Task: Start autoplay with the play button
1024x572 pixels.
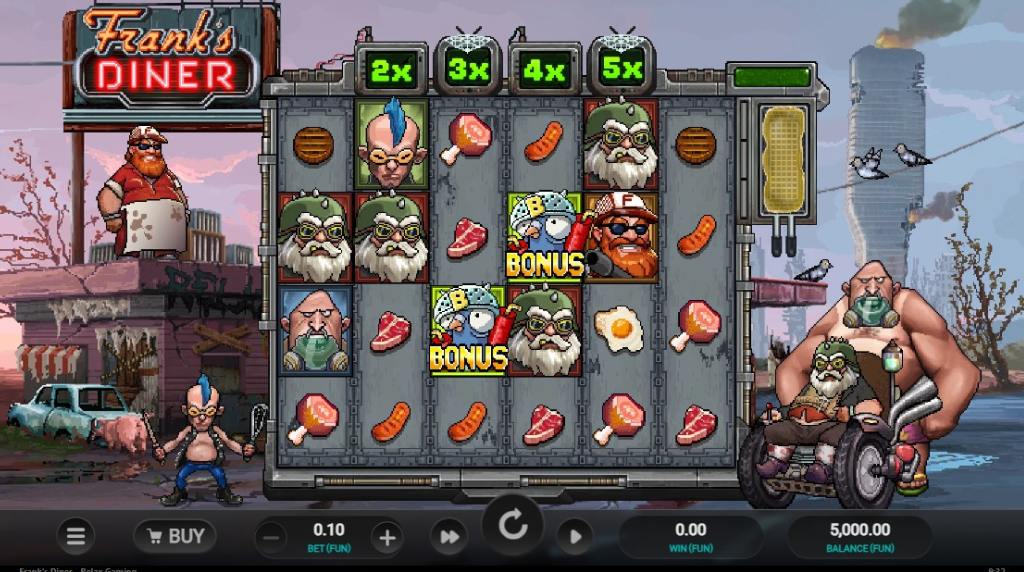Action: tap(575, 538)
